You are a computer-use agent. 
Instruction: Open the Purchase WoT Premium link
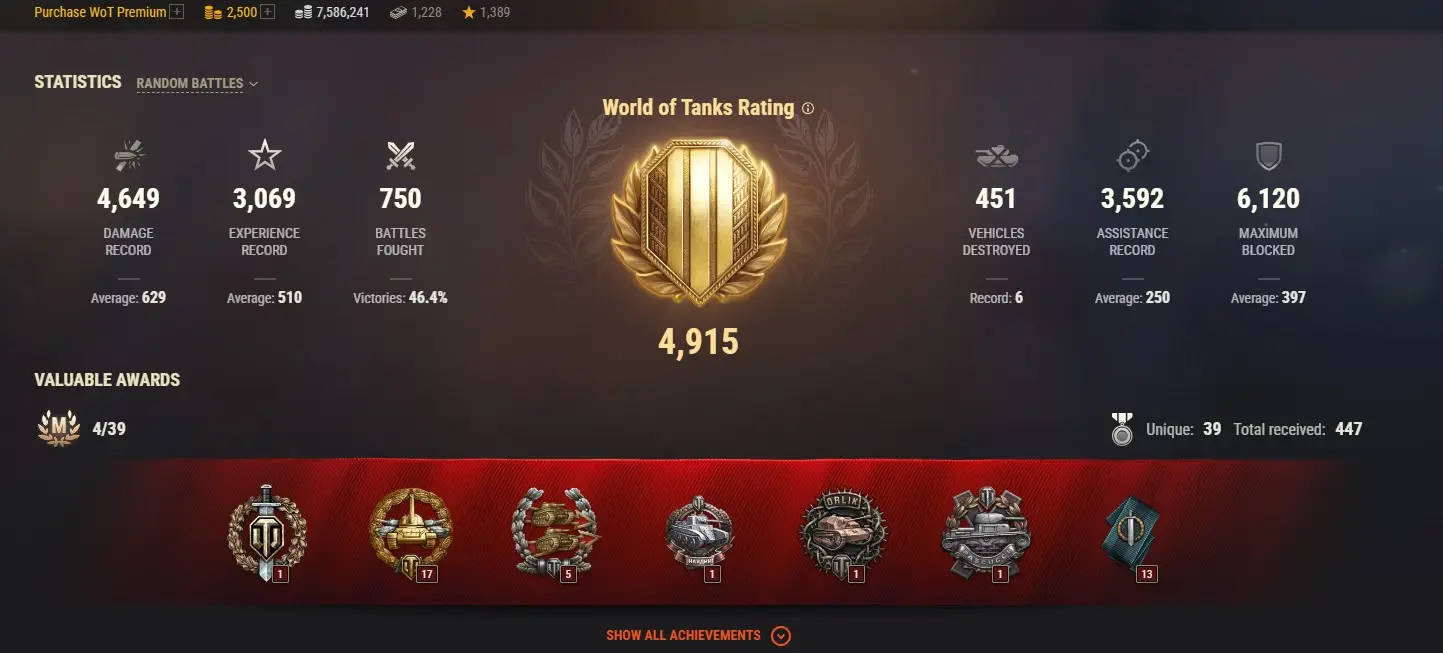click(x=100, y=12)
